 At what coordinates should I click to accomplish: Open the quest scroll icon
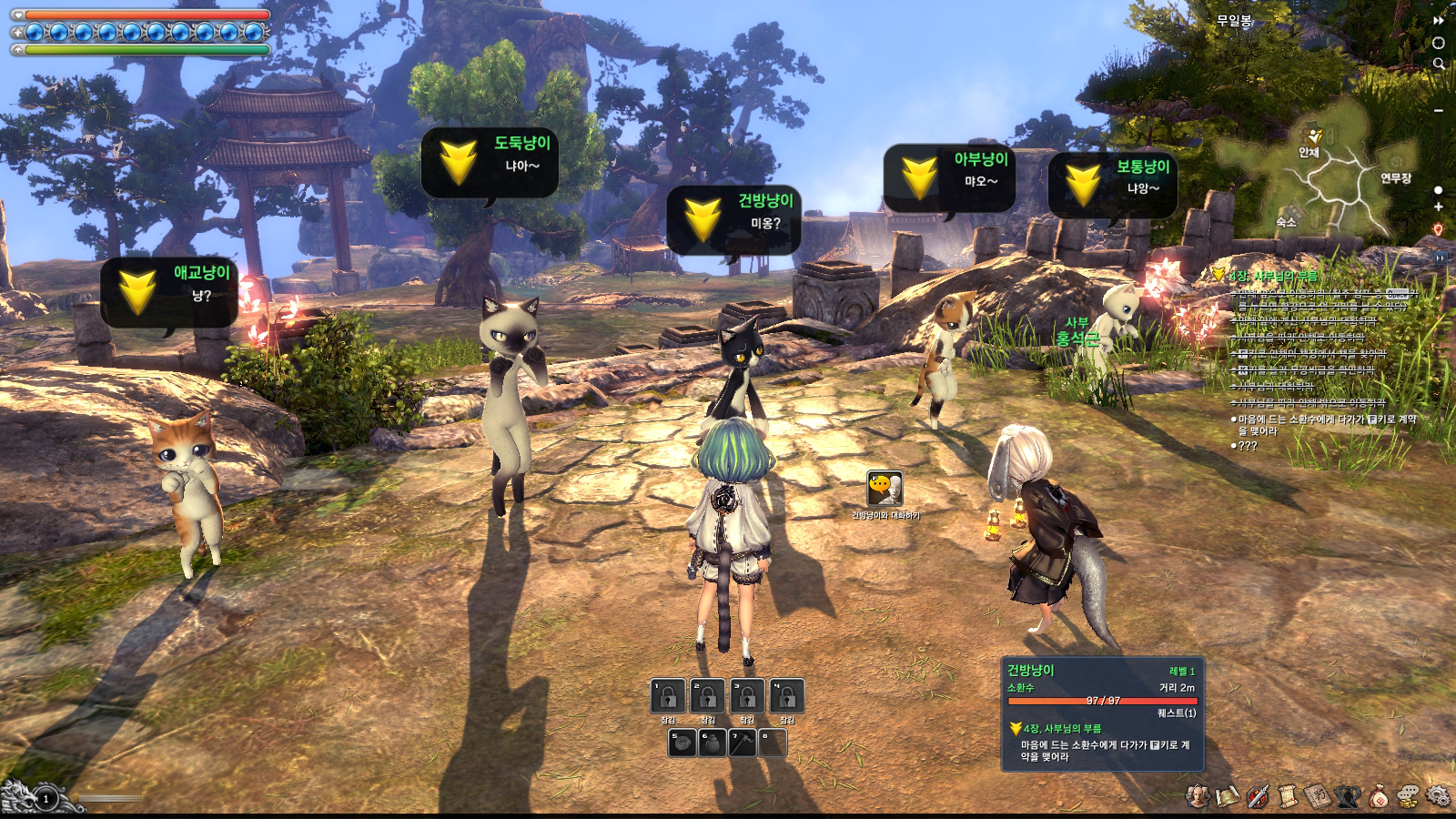(x=1288, y=796)
